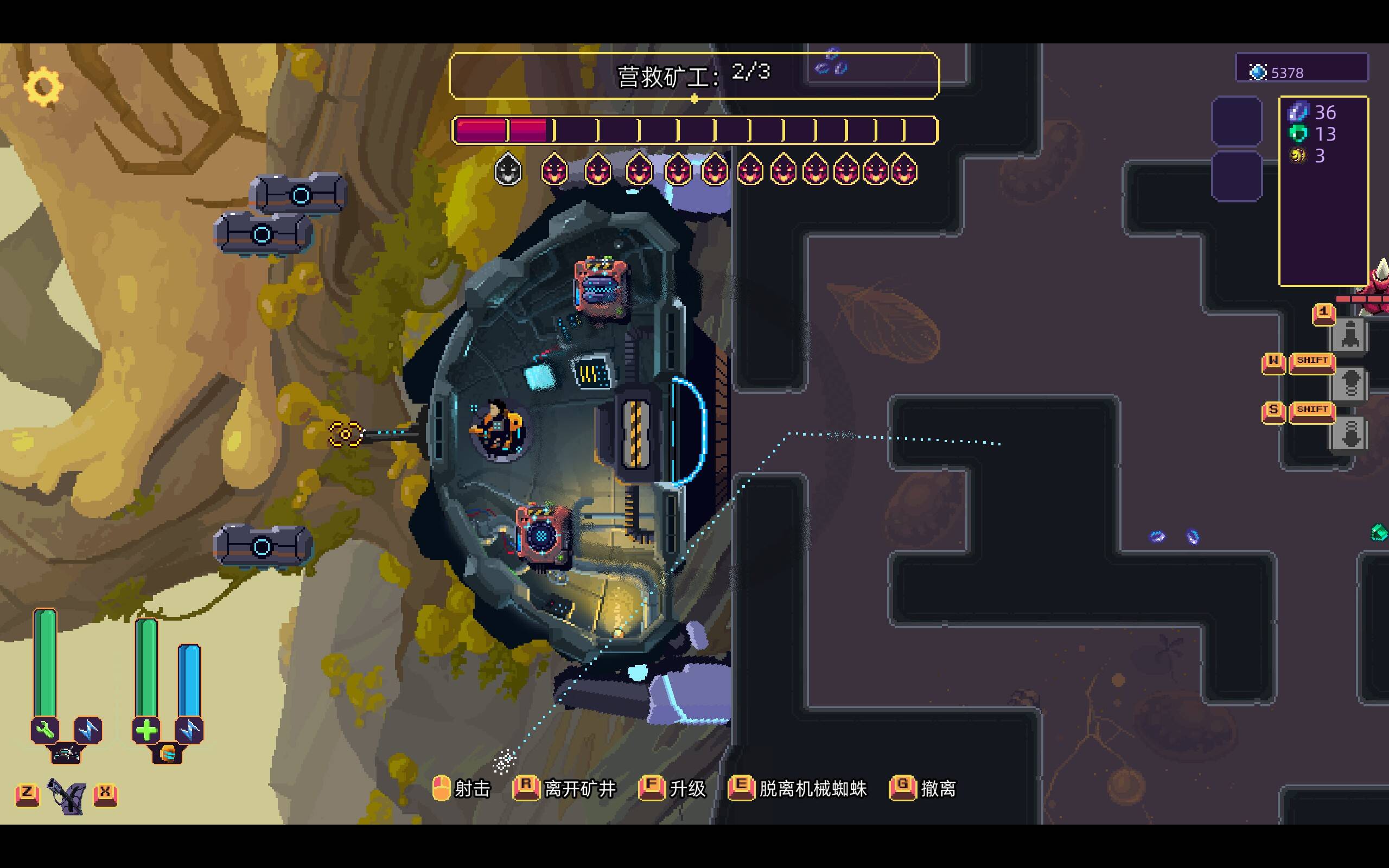Choose the equipped gun weapon icon

click(x=67, y=796)
